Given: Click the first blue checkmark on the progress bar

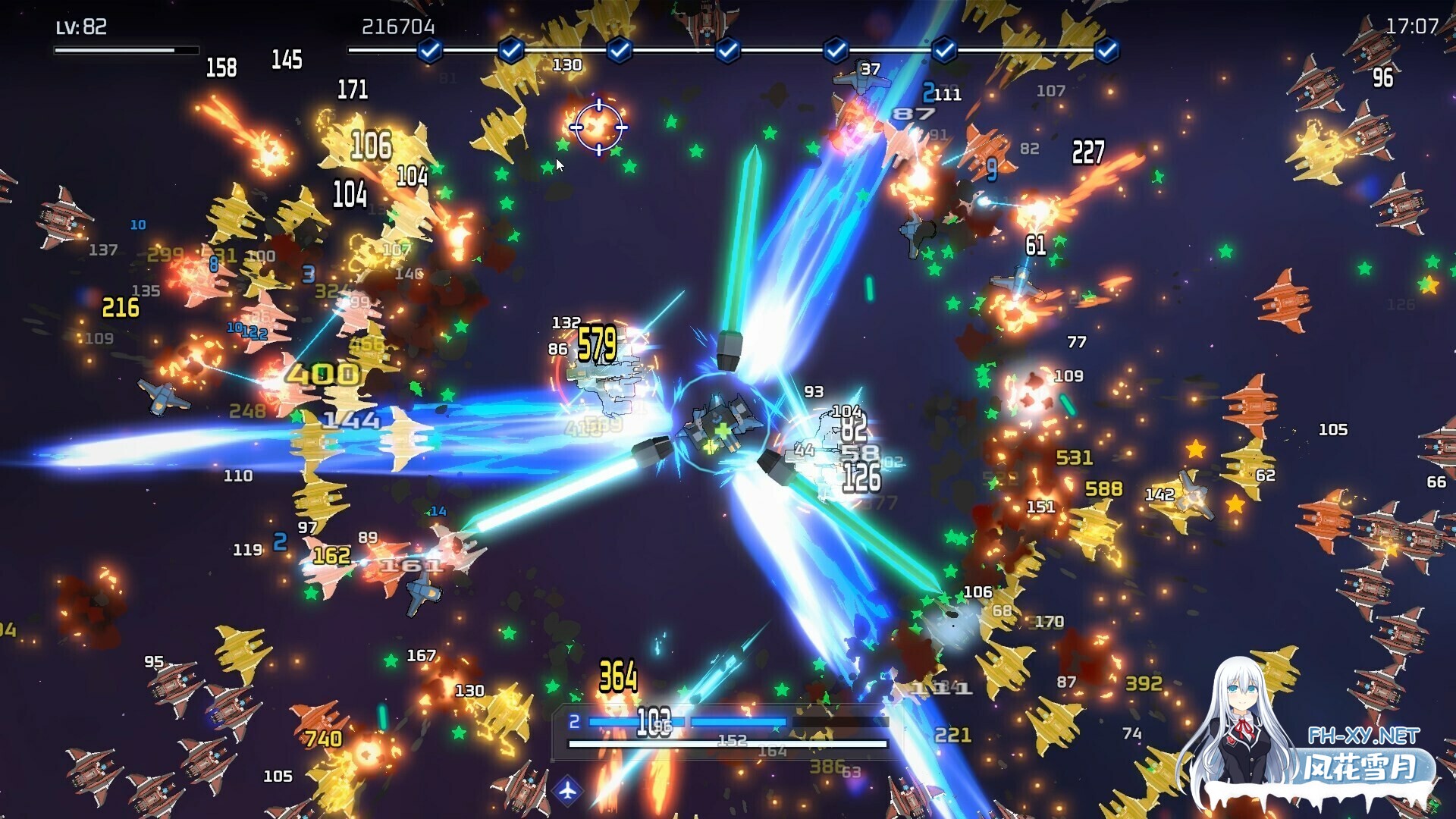Looking at the screenshot, I should tap(428, 49).
